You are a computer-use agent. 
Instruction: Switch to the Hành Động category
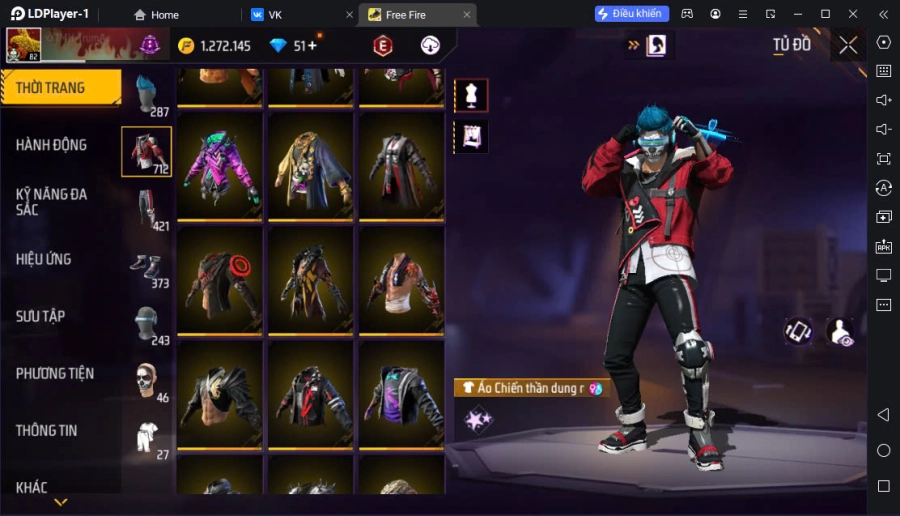point(52,145)
